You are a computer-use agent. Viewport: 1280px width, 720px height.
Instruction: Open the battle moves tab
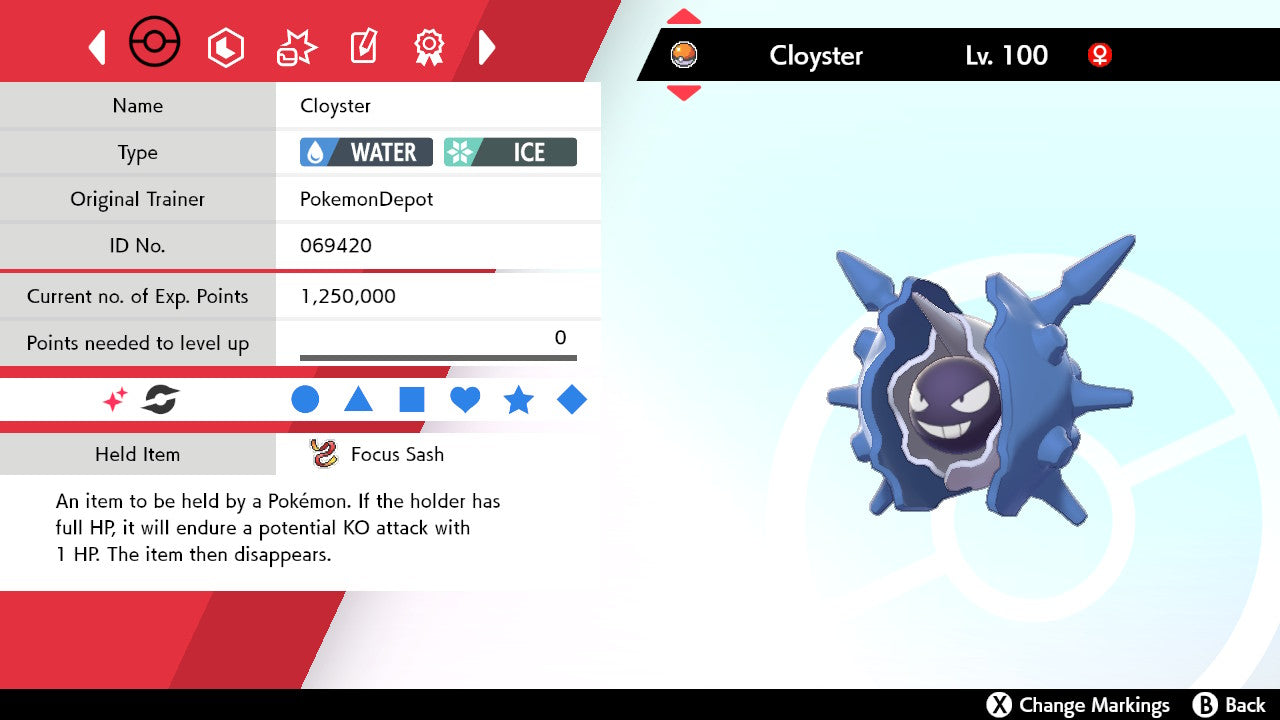pyautogui.click(x=295, y=48)
